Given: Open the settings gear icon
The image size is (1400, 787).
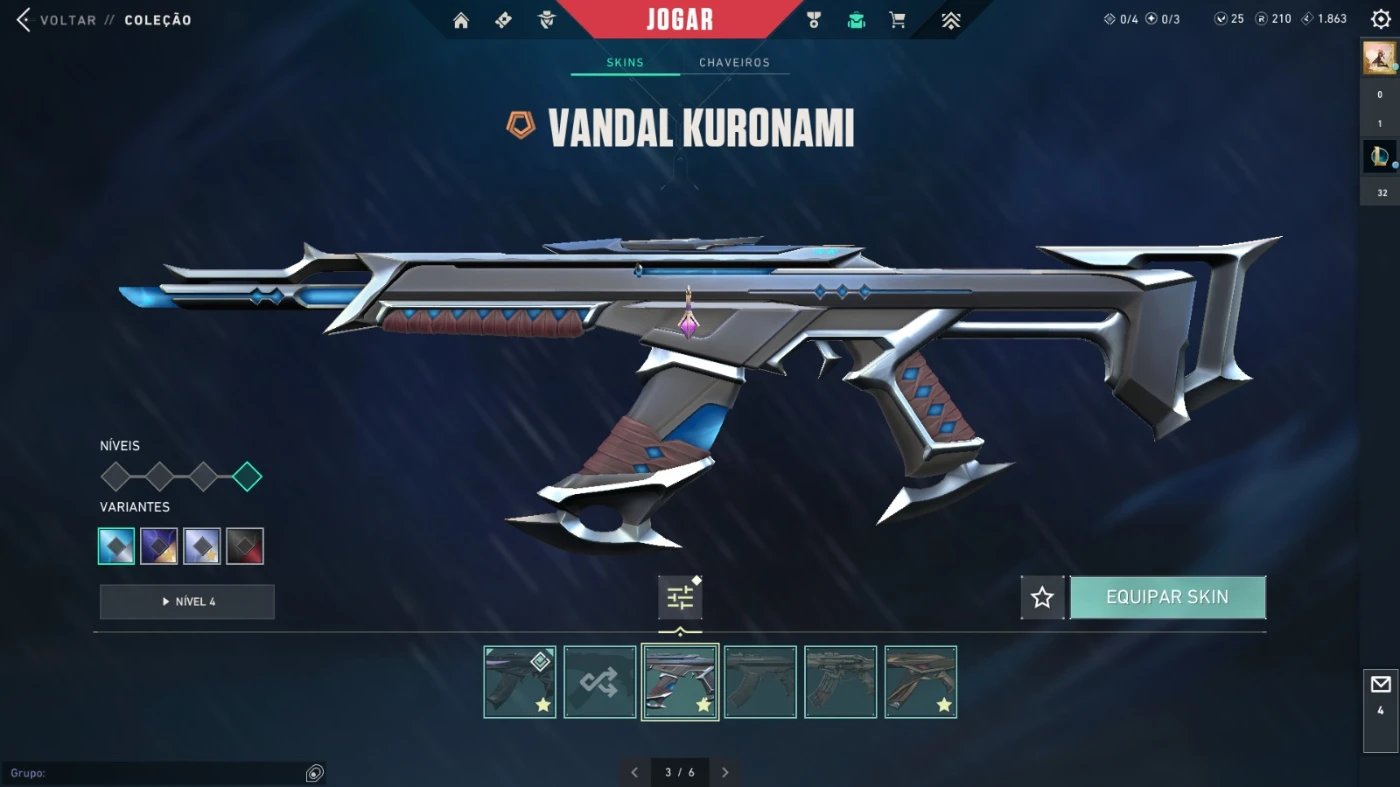Looking at the screenshot, I should click(x=1381, y=19).
